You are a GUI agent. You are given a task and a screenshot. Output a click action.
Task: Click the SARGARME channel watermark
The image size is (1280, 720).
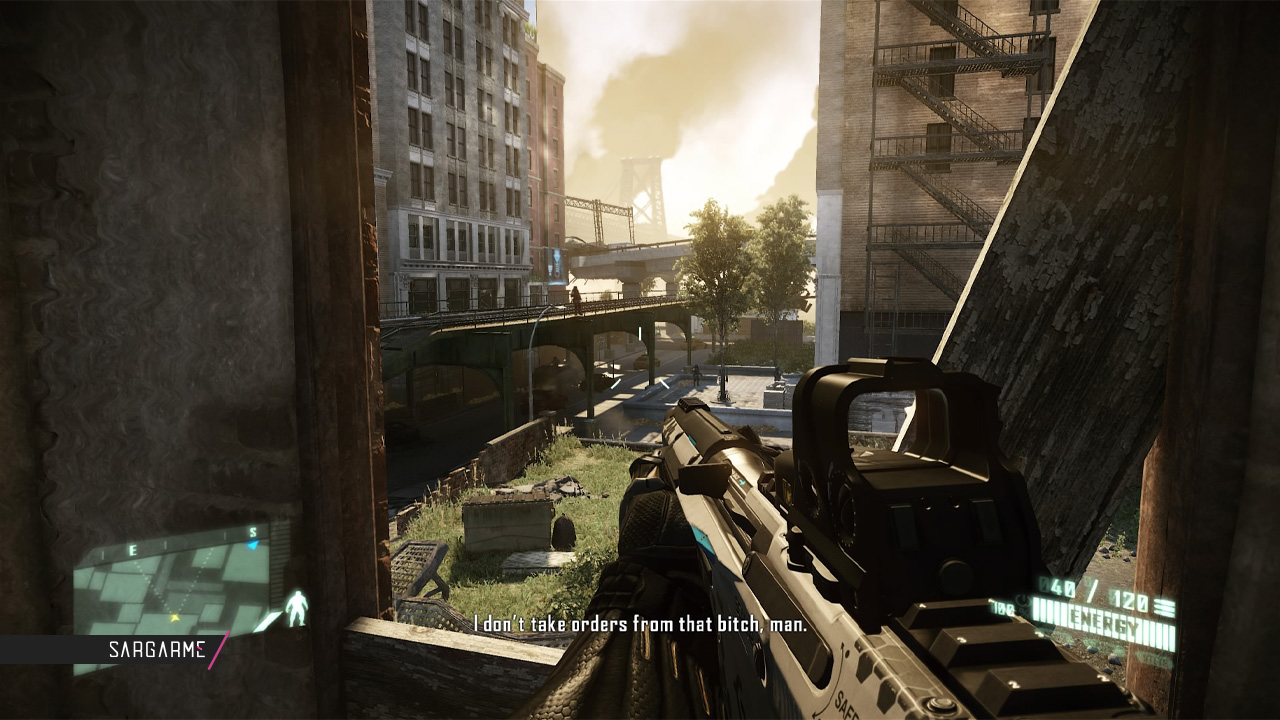[156, 651]
